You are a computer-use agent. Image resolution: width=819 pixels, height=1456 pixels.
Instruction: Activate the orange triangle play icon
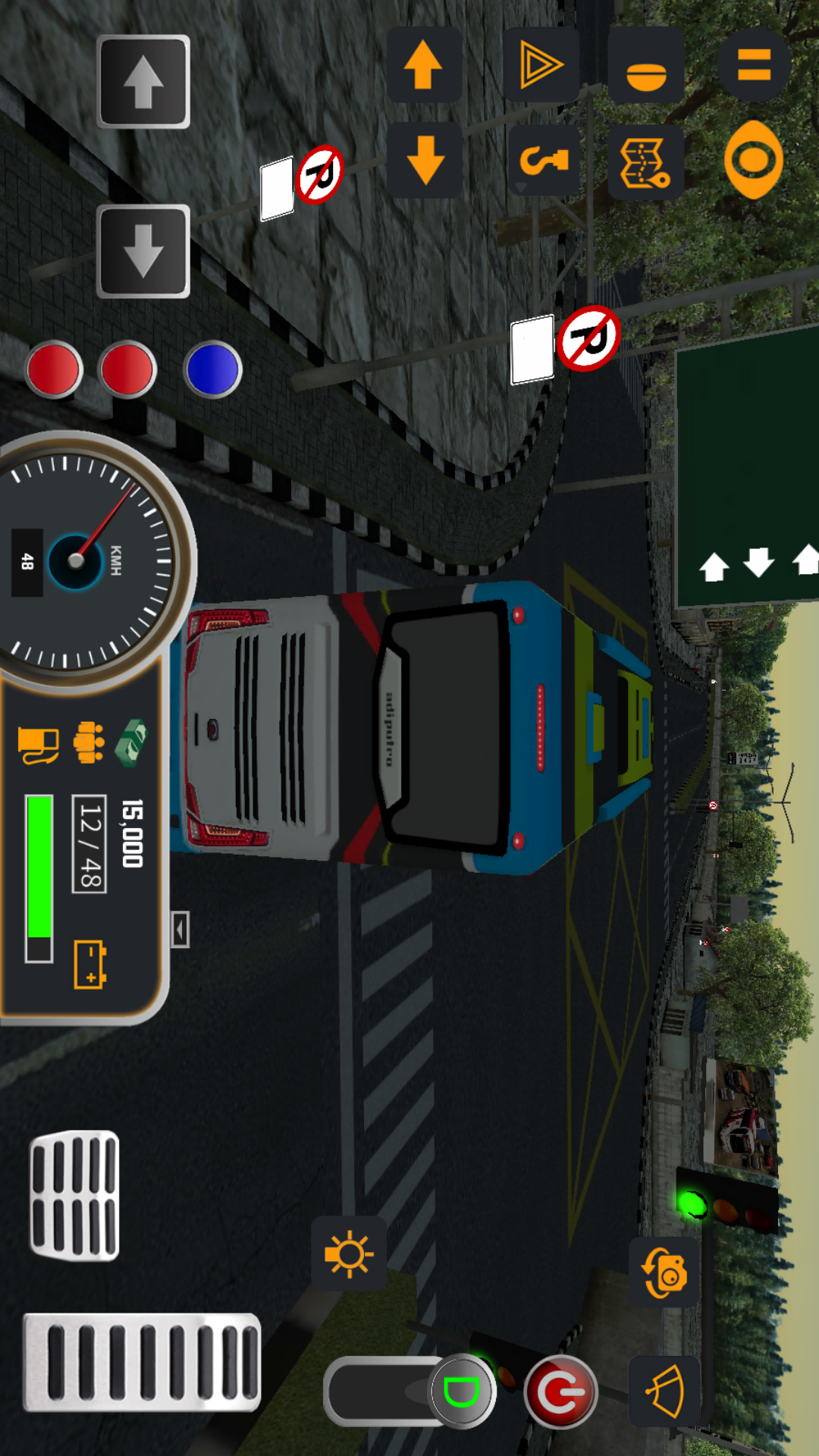click(x=541, y=65)
